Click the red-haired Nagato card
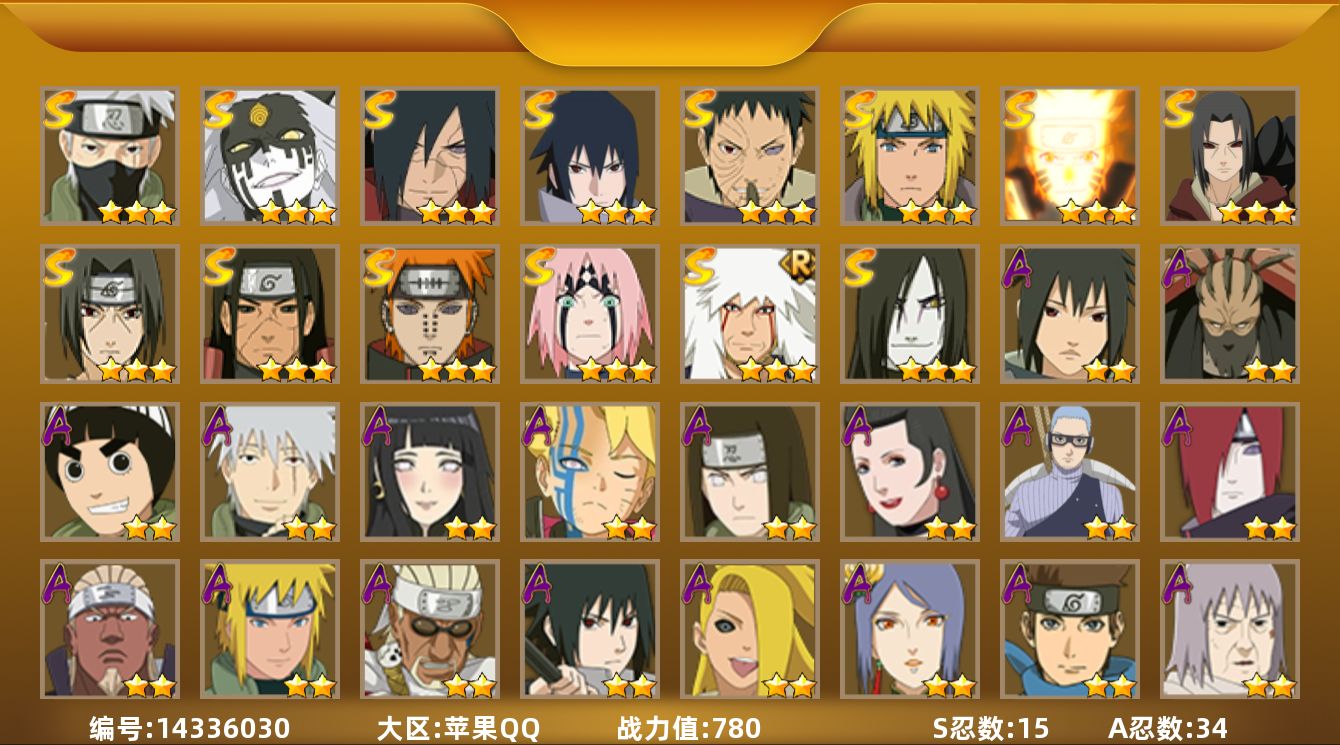This screenshot has height=745, width=1340. (x=1229, y=471)
